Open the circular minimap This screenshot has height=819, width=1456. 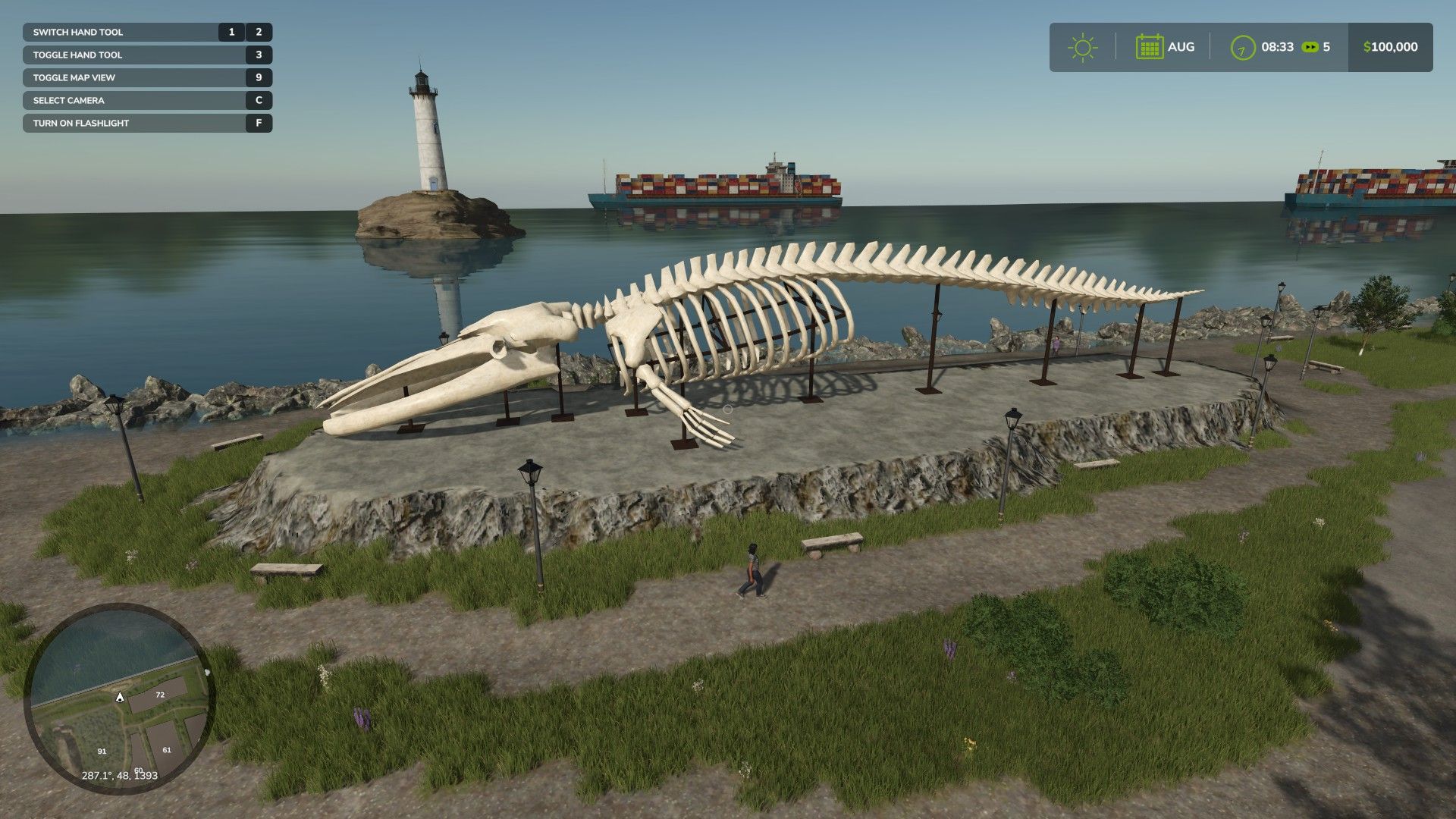(119, 698)
